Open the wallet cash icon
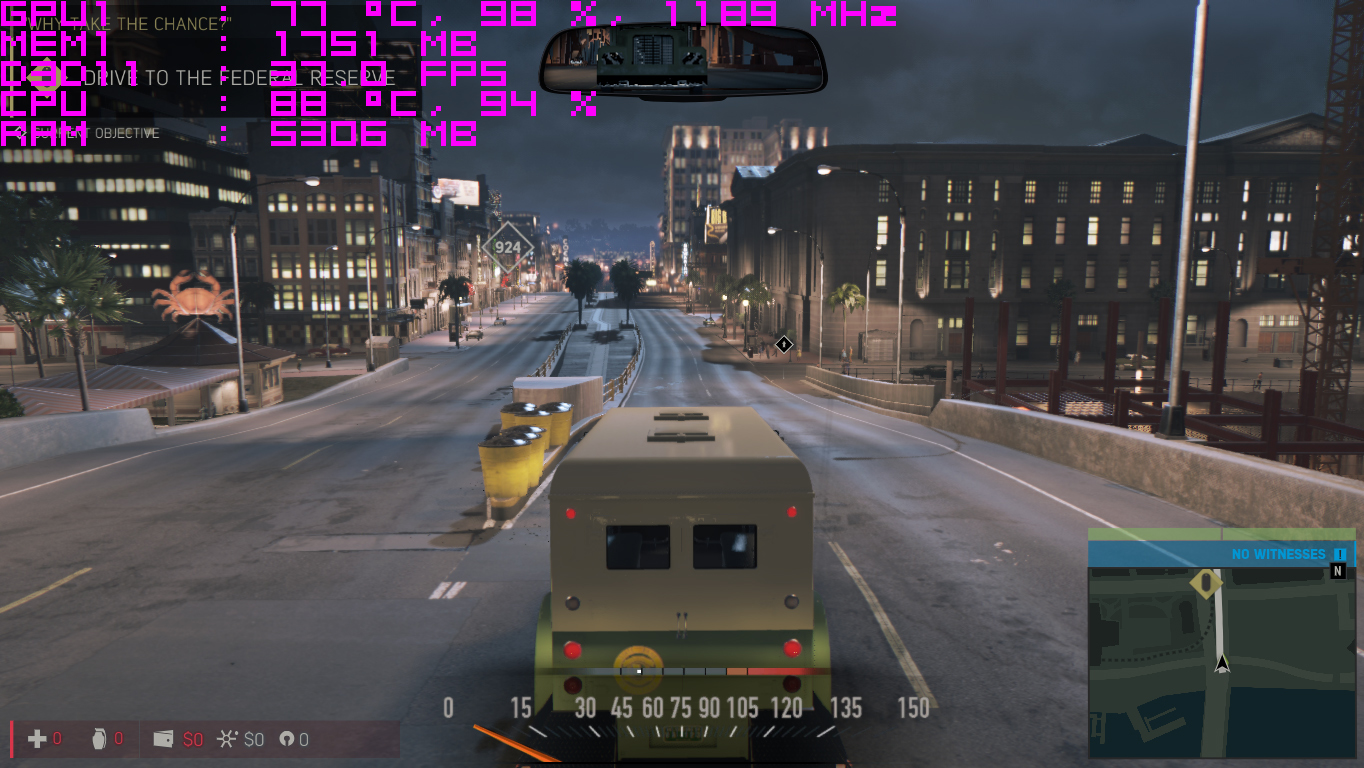Screen dimensions: 1364x768 click(x=163, y=739)
